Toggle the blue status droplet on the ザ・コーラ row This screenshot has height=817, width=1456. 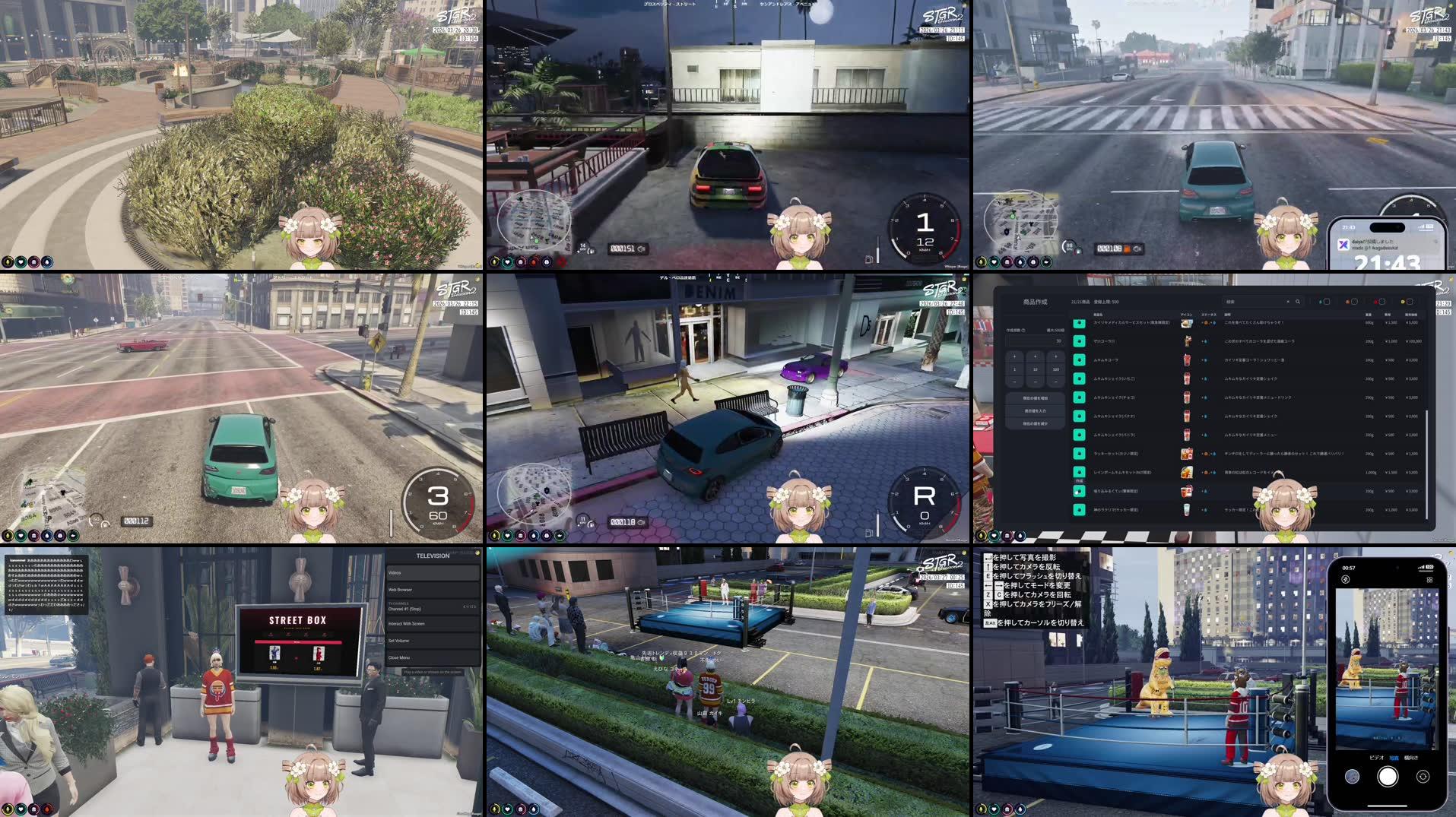coord(1206,342)
